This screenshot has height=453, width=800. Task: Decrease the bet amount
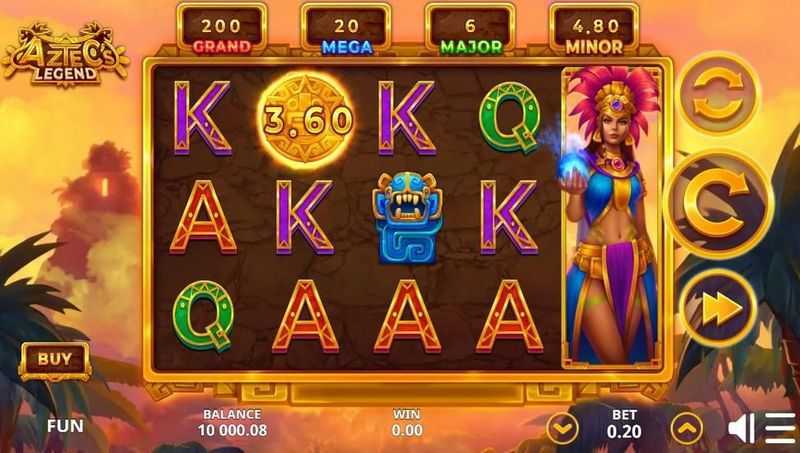[564, 428]
